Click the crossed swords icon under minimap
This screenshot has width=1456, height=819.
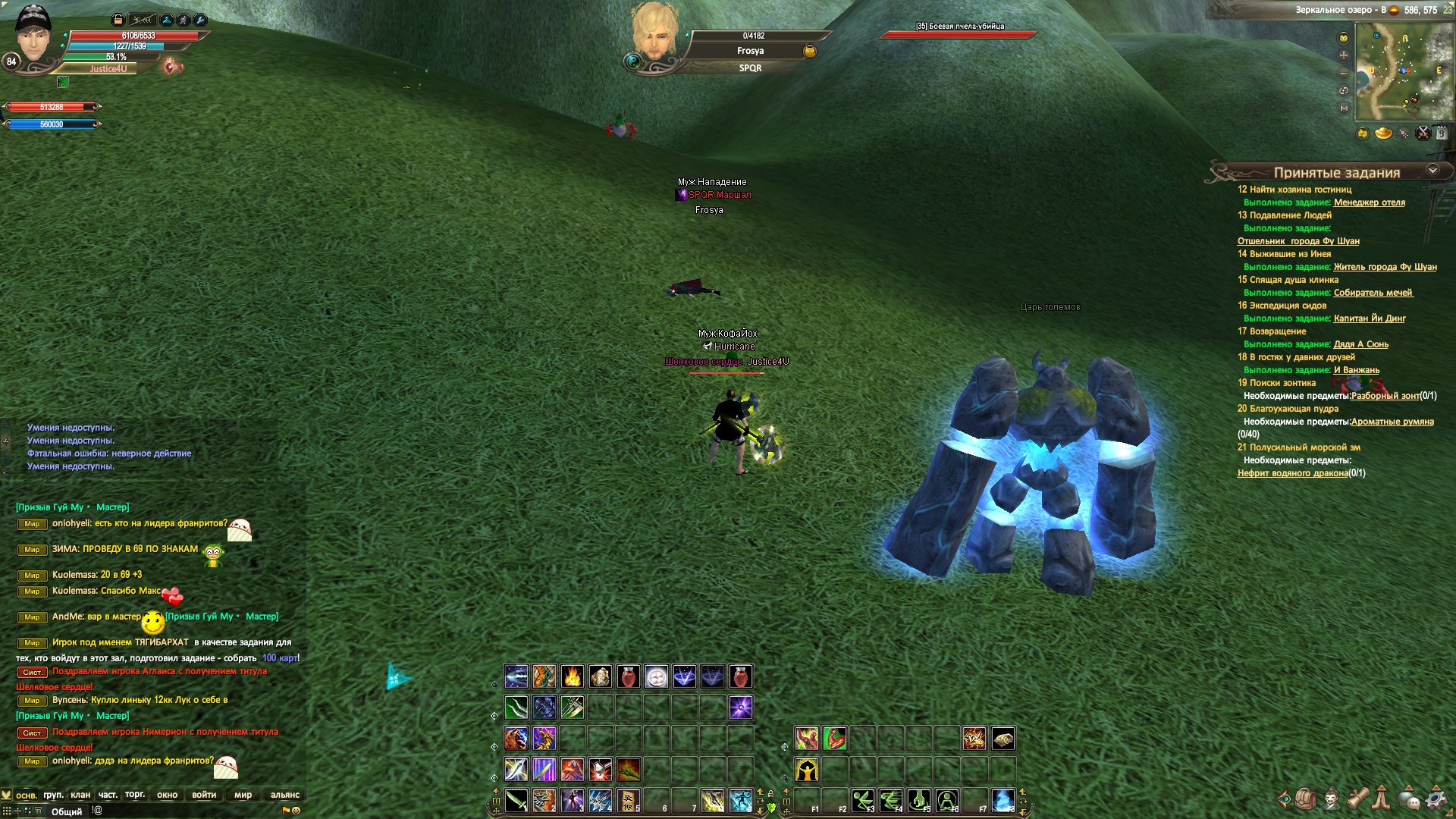pyautogui.click(x=1423, y=133)
